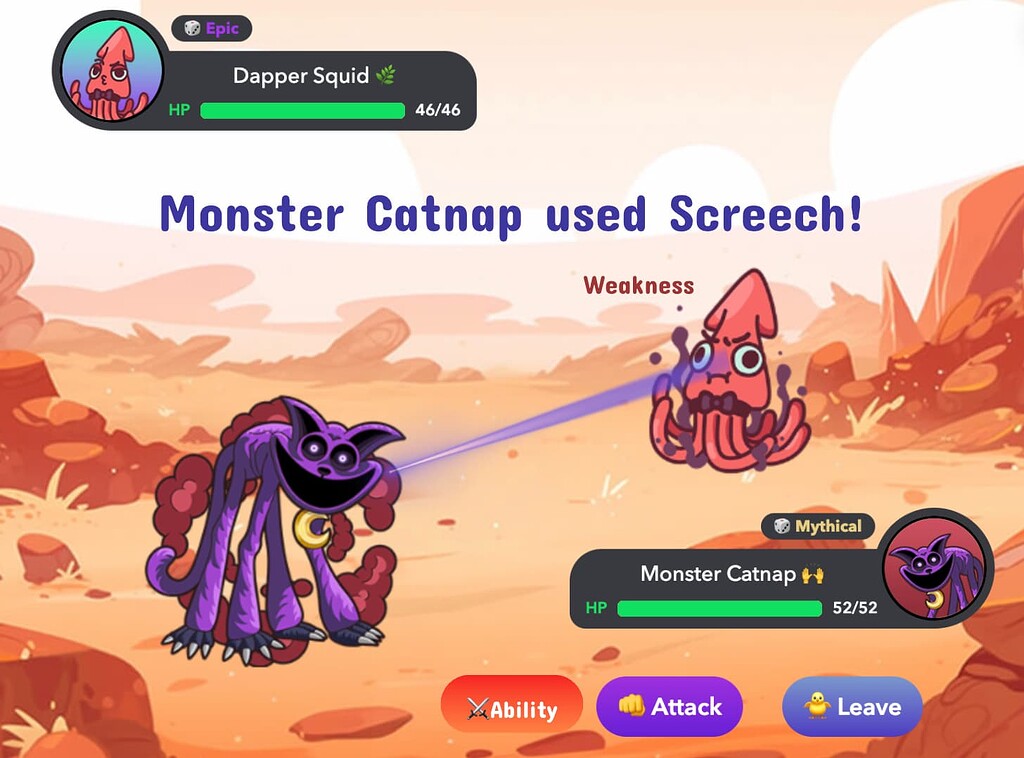Click the Dapper Squid portrait

(x=112, y=71)
